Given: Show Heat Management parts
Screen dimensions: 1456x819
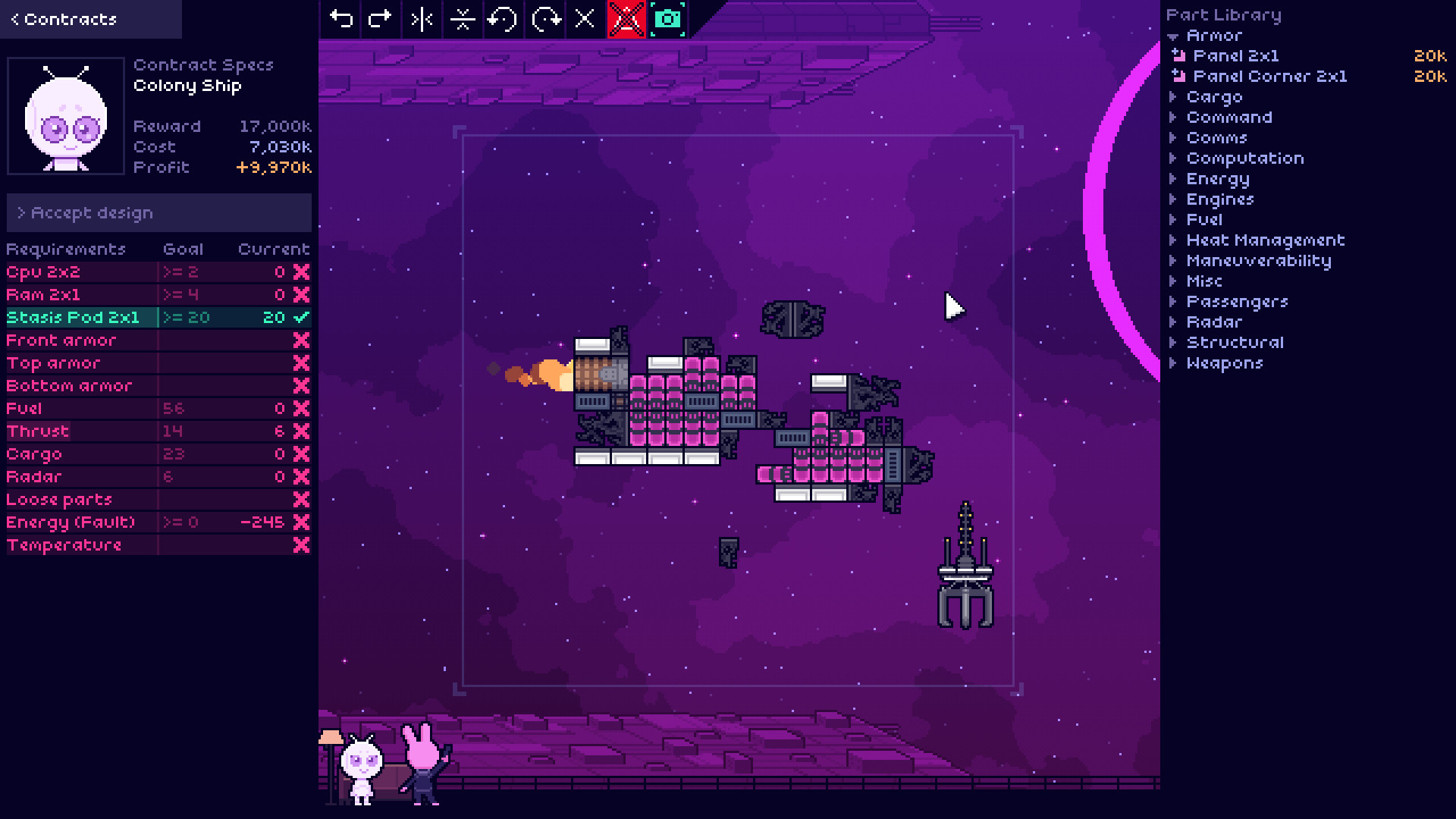Looking at the screenshot, I should (1265, 240).
